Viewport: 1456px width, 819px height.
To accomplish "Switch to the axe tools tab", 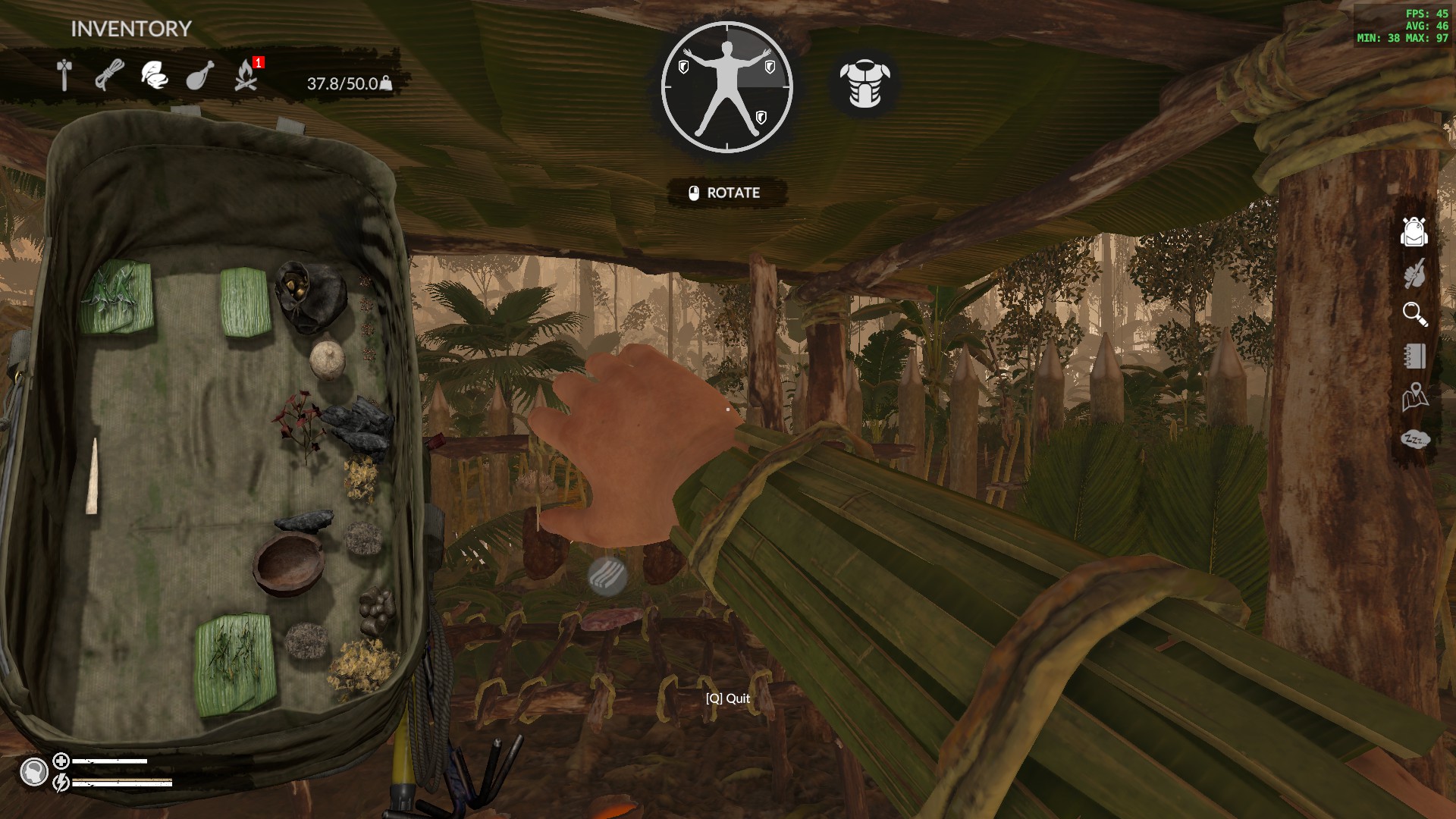I will coord(65,75).
